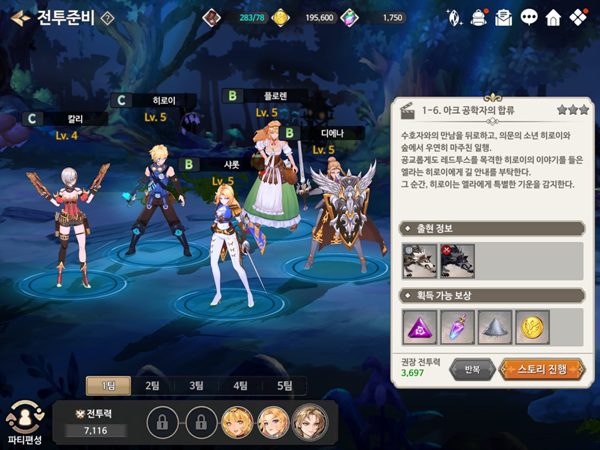
Task: View the white wolf enemy thumbnail
Action: tap(417, 260)
